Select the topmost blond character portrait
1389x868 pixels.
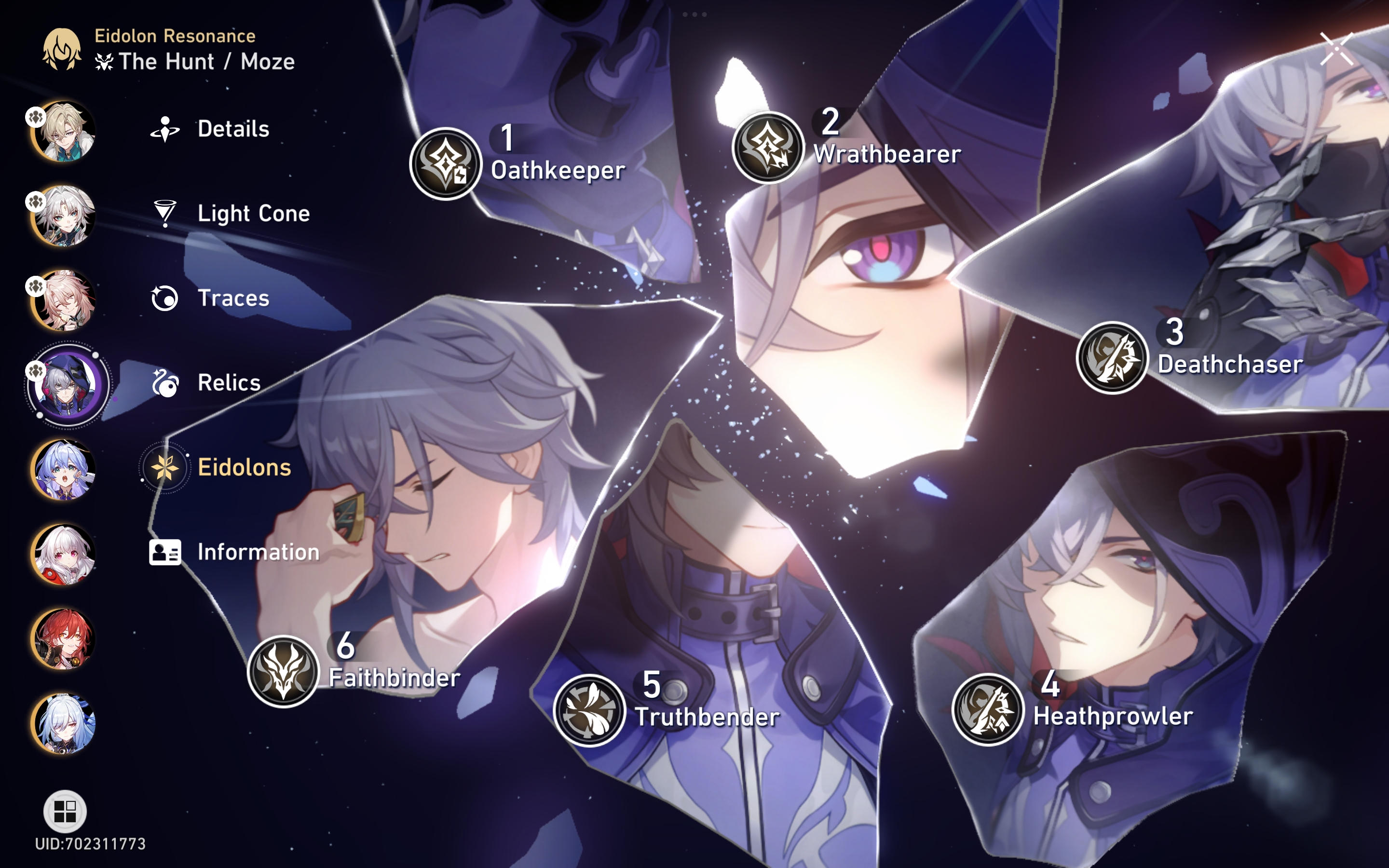65,131
